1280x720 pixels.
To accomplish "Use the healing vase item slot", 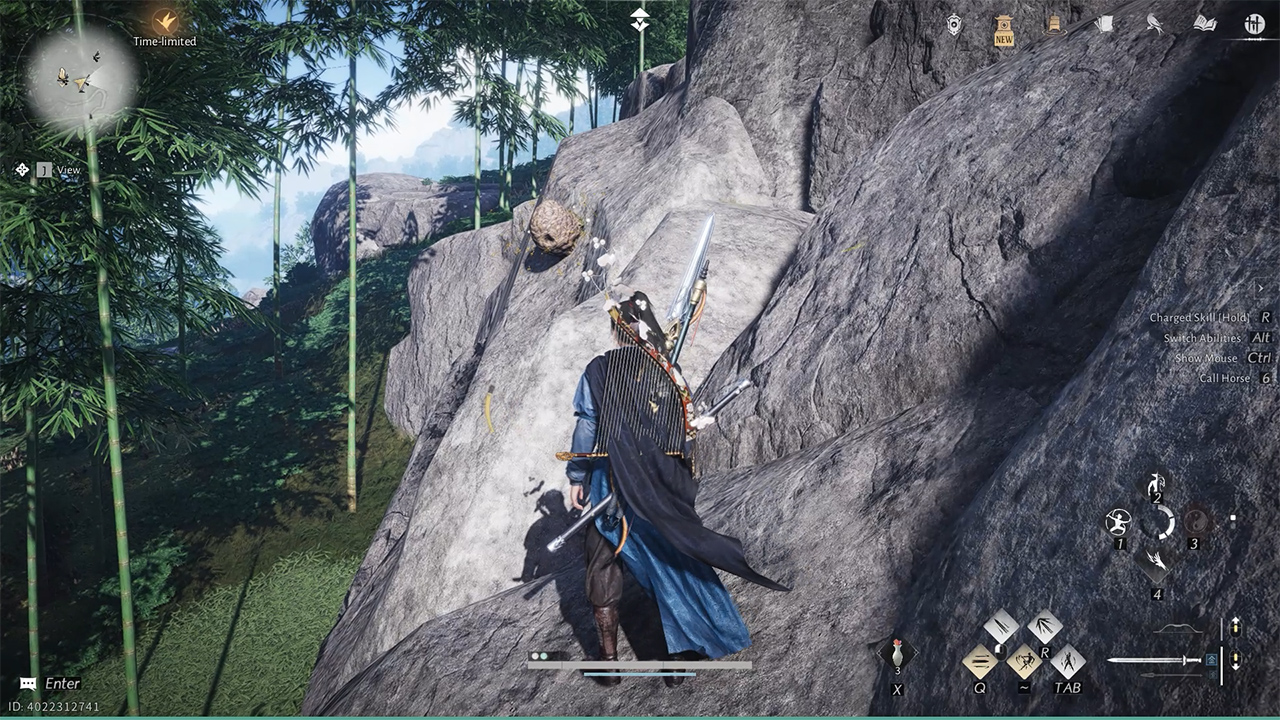I will pyautogui.click(x=897, y=655).
